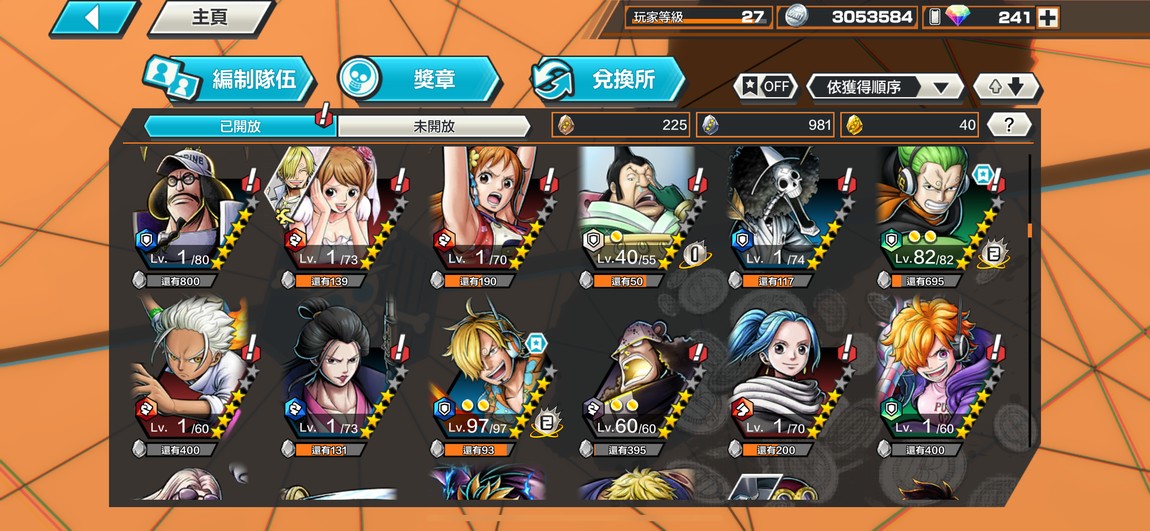
Task: Switch to the 未開放 tab
Action: pyautogui.click(x=433, y=126)
